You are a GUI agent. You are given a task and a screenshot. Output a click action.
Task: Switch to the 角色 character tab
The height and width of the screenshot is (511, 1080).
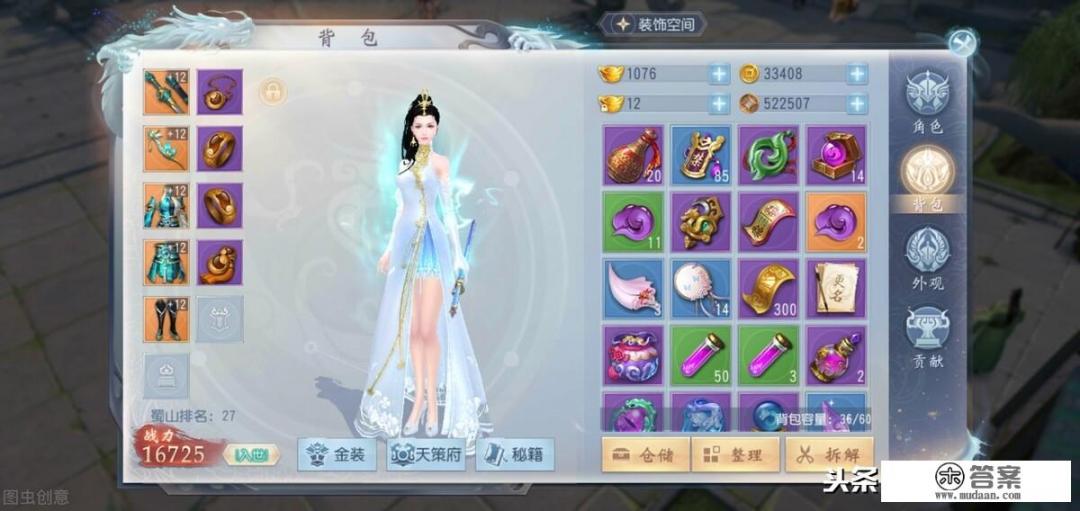(925, 102)
